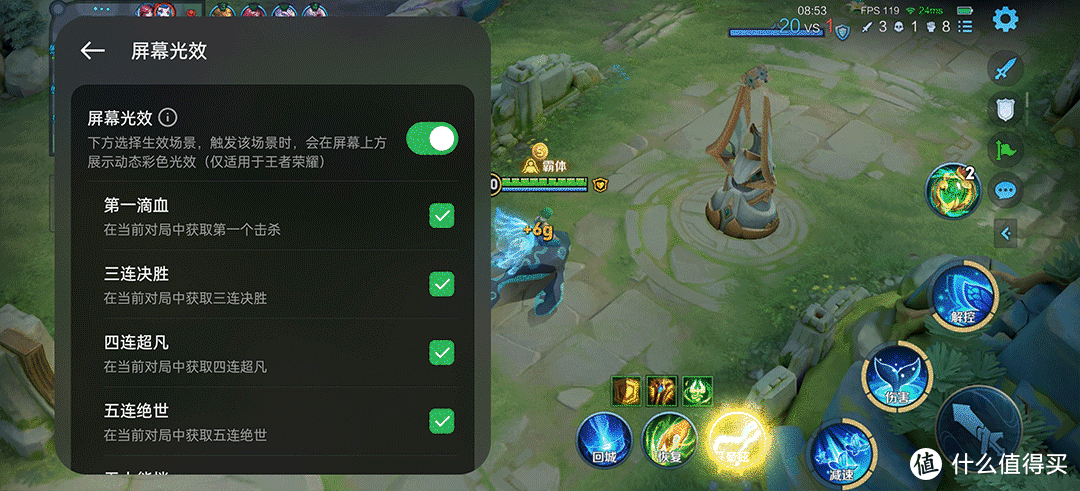
Task: Use the 恢复 heal button
Action: [668, 440]
